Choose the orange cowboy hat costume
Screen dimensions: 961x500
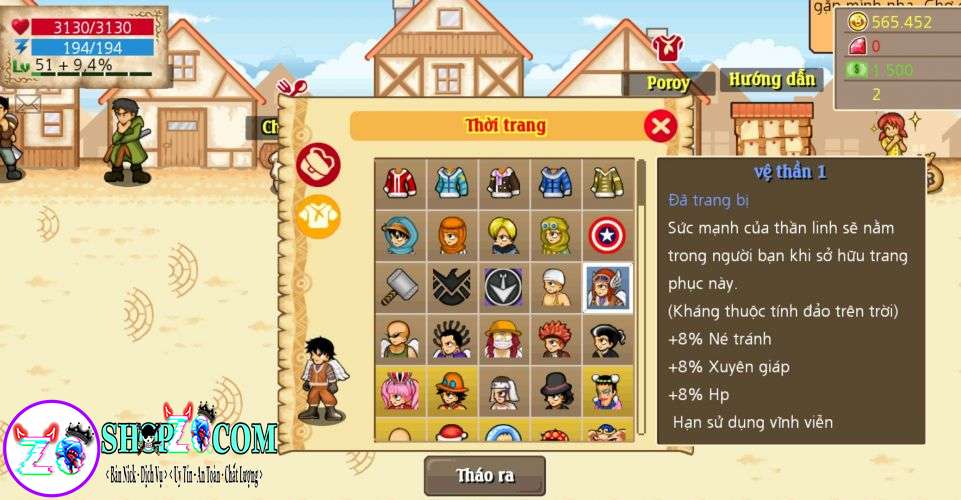(452, 390)
